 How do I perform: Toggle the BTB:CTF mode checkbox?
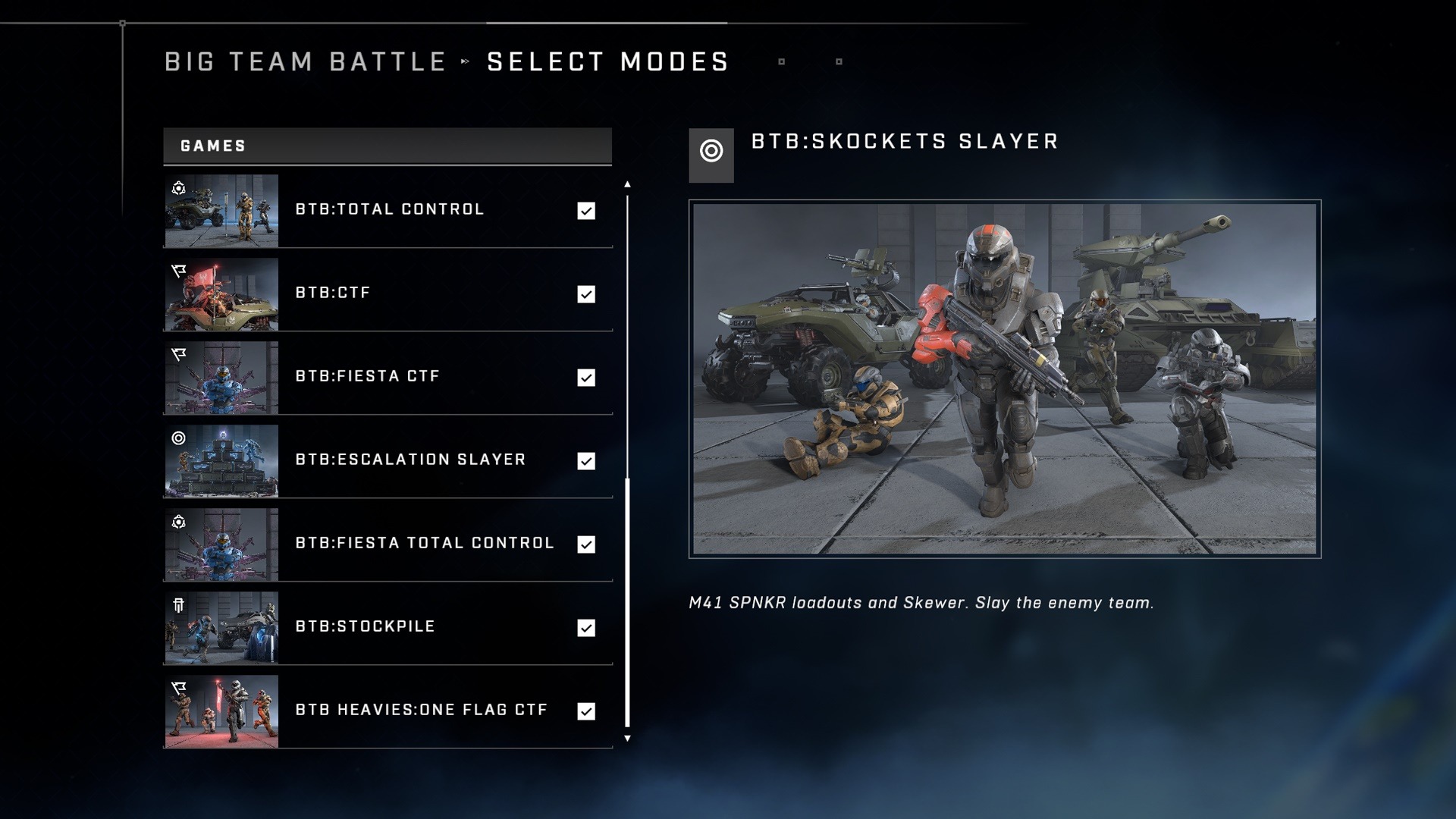click(586, 294)
